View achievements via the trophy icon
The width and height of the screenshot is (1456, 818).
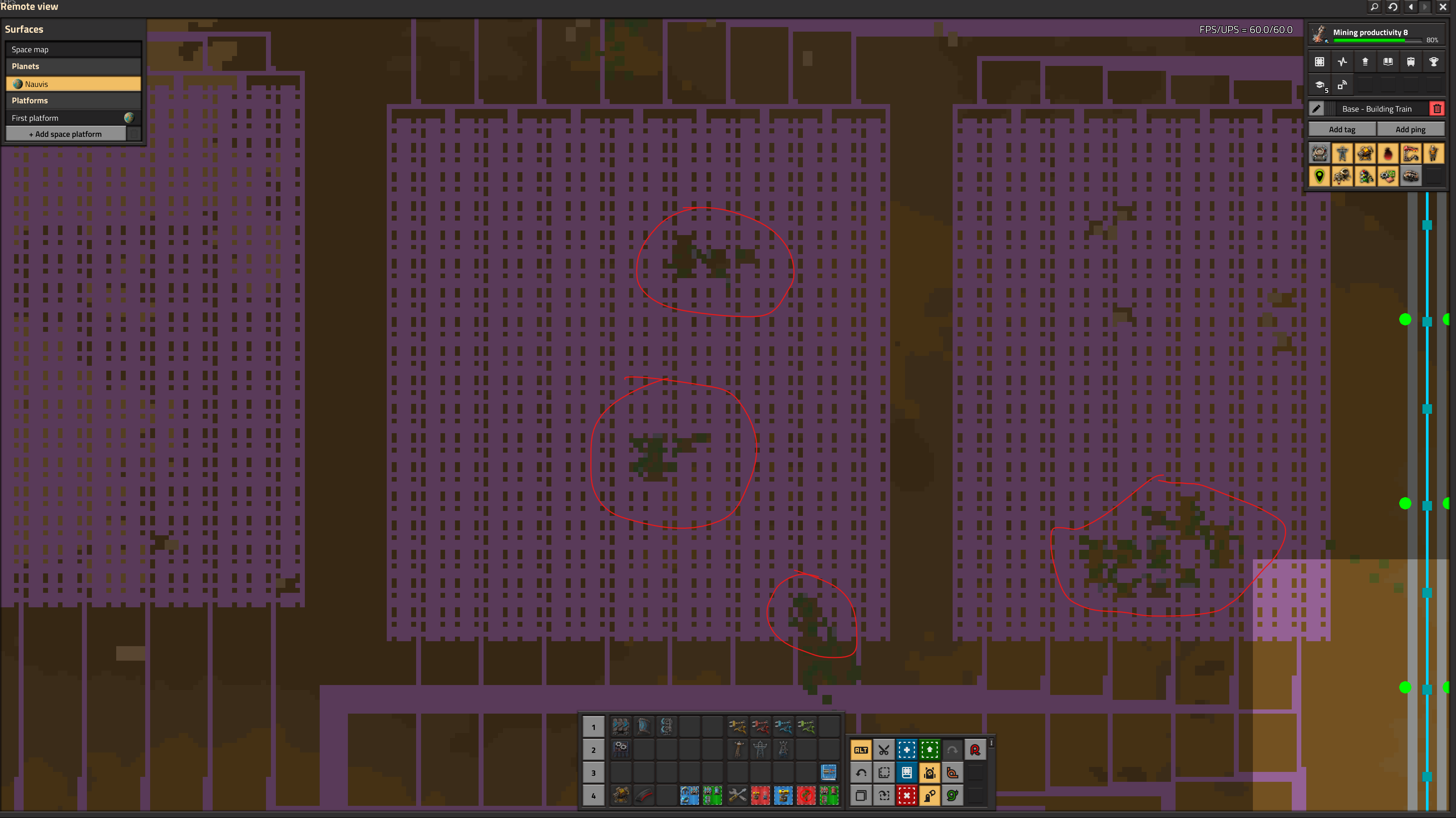click(x=1434, y=61)
